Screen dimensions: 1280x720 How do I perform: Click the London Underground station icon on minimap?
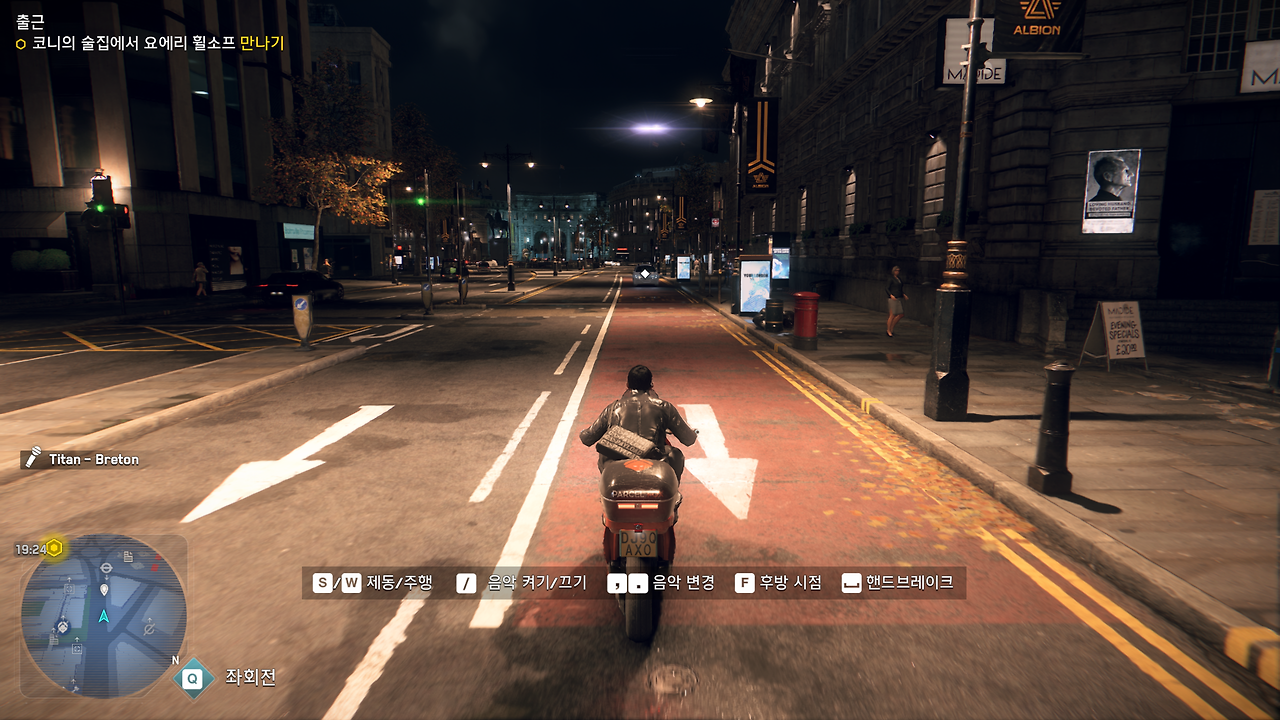[x=106, y=567]
